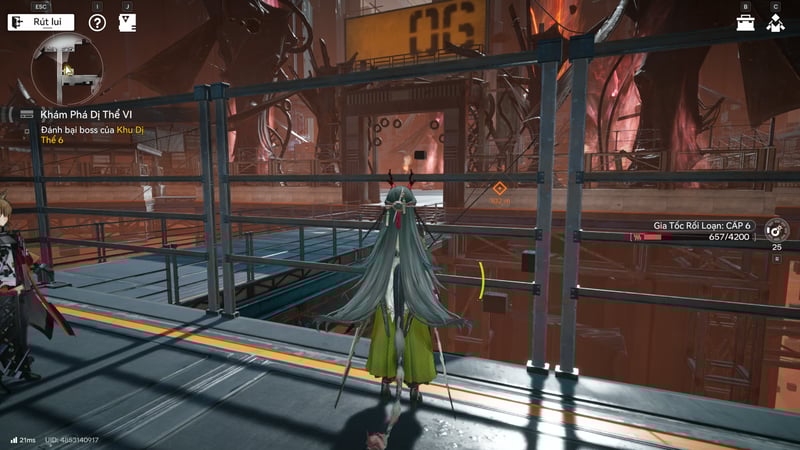Open the mission log icon beside help

(127, 22)
